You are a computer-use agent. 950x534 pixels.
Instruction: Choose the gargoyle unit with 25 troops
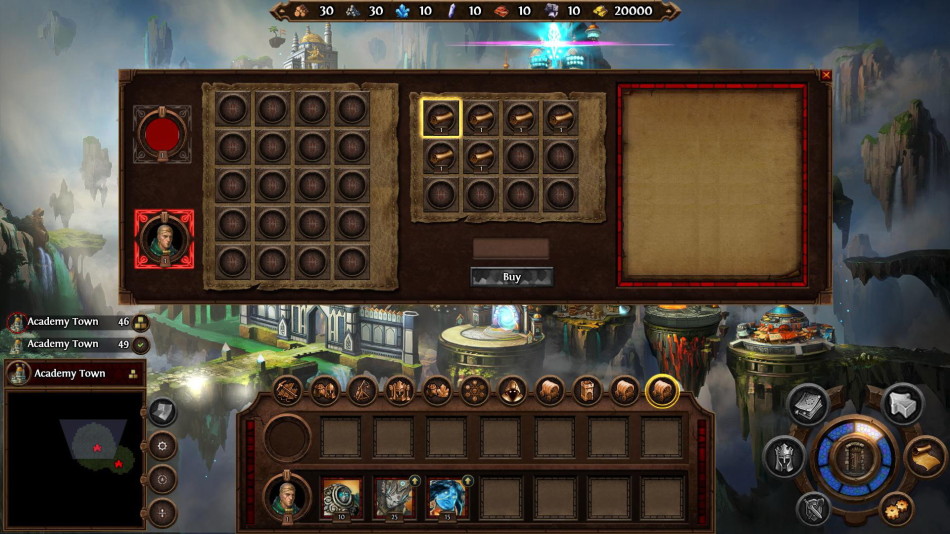pyautogui.click(x=394, y=497)
